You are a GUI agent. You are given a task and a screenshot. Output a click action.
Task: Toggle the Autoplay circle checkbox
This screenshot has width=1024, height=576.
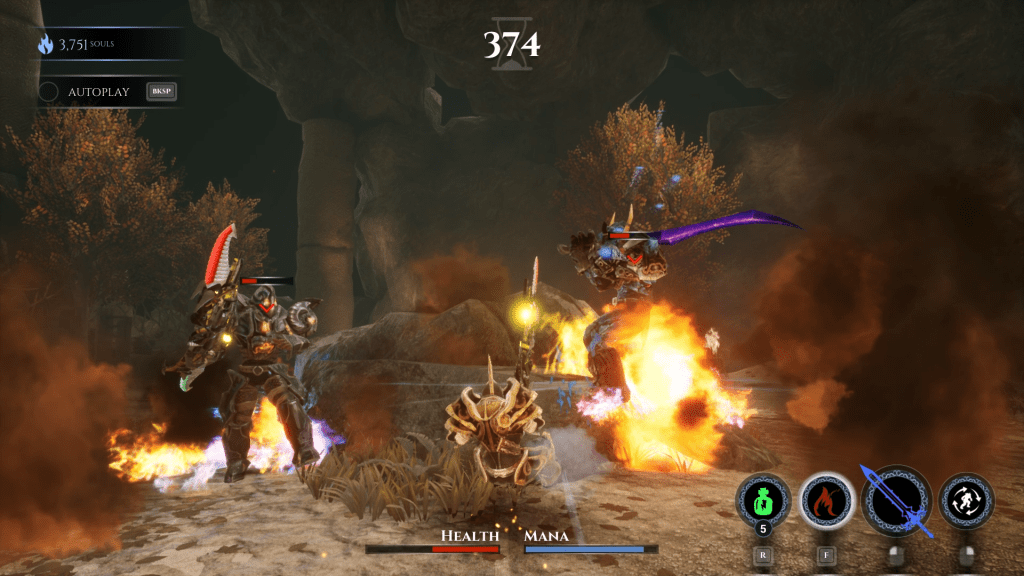point(48,92)
